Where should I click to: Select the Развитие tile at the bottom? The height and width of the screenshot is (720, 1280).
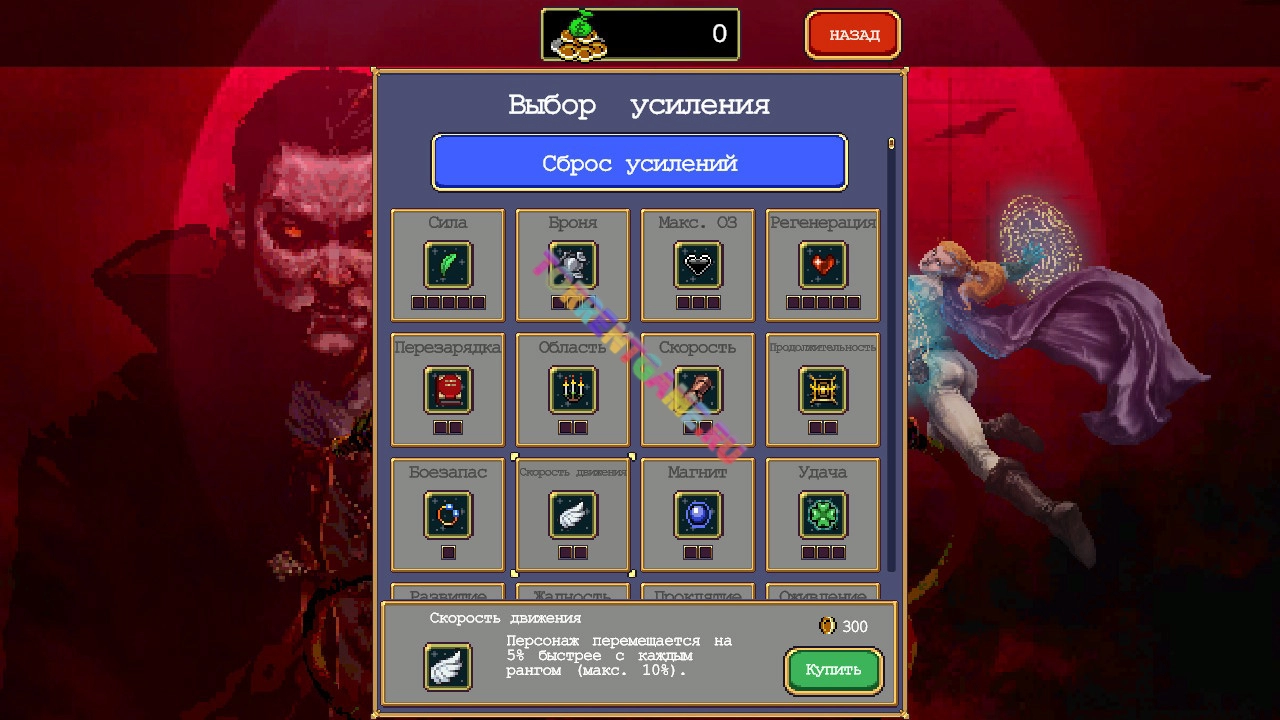click(448, 592)
